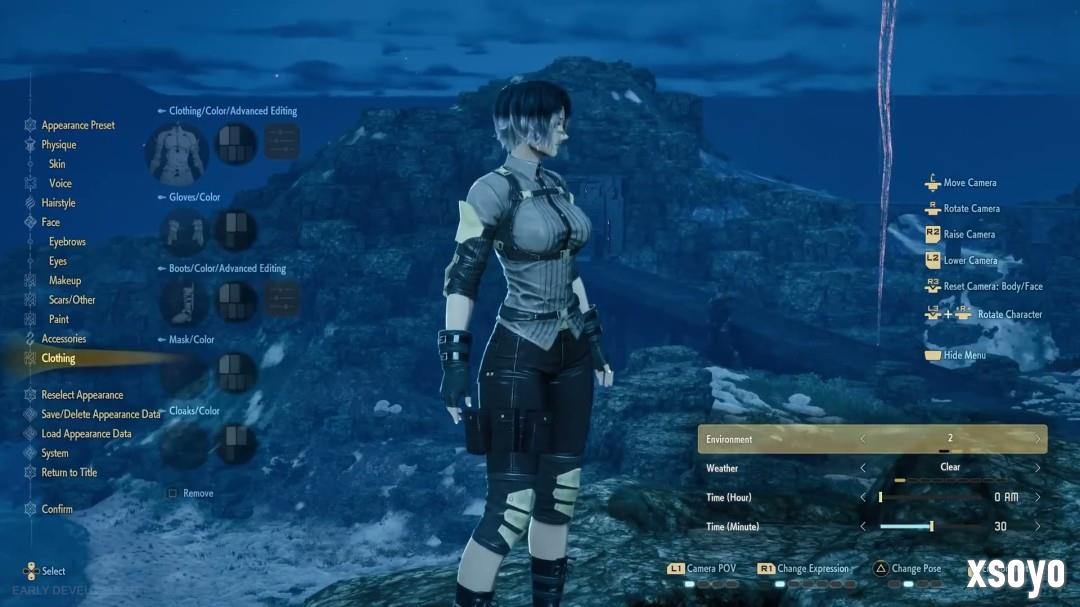This screenshot has width=1080, height=607.
Task: Open the System menu entry
Action: click(55, 454)
